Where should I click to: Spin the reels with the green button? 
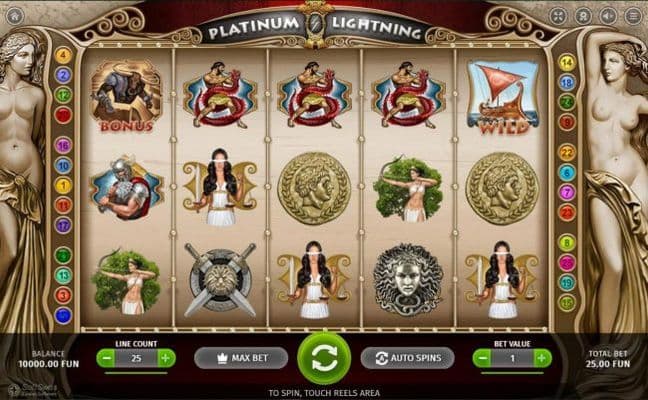(x=324, y=357)
